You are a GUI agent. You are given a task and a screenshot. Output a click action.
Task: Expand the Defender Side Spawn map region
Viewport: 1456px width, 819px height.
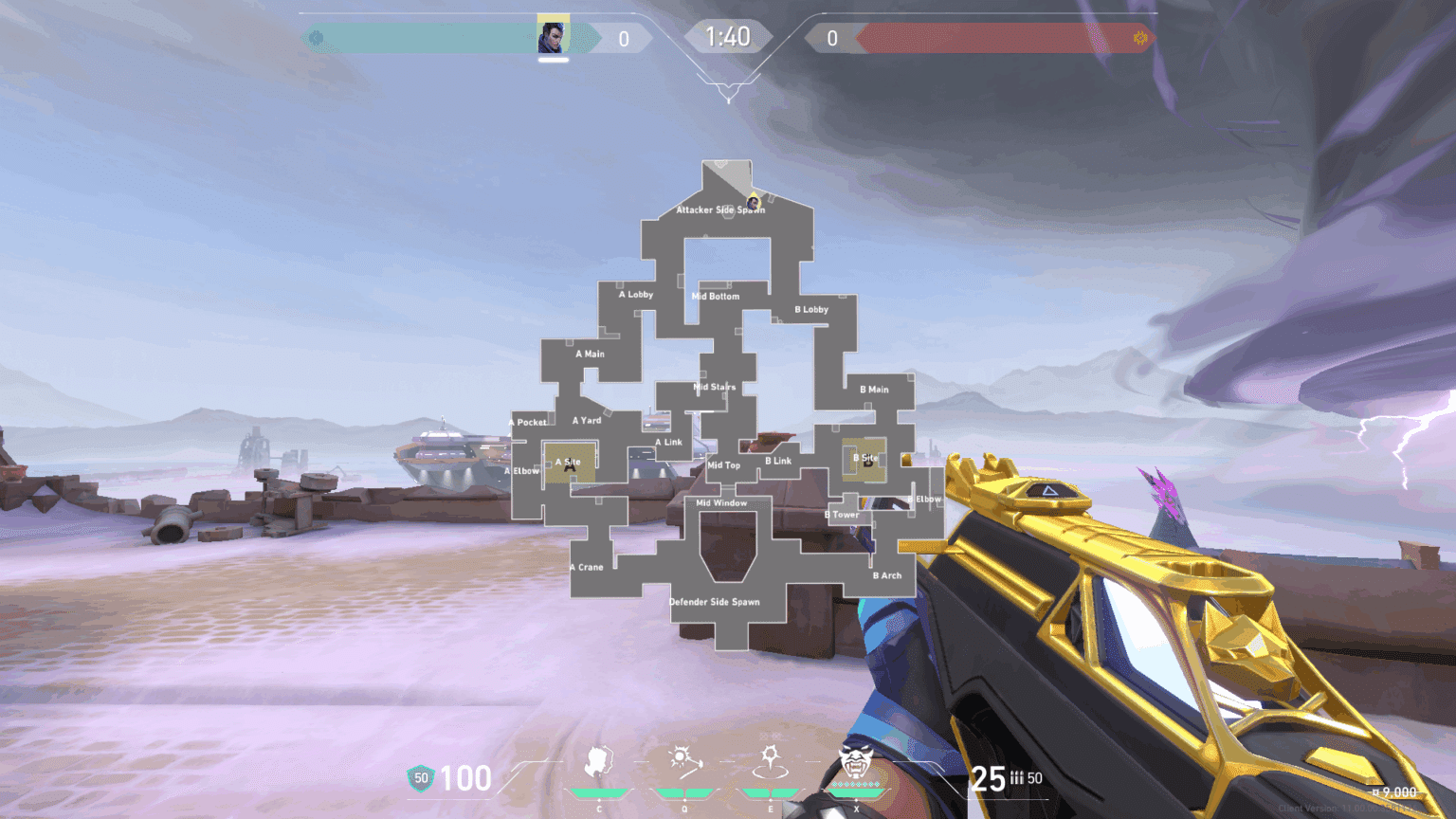coord(716,602)
